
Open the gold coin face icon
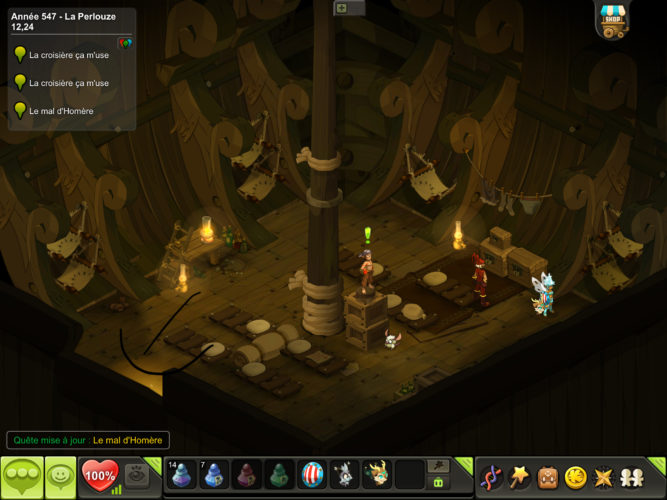(x=575, y=477)
